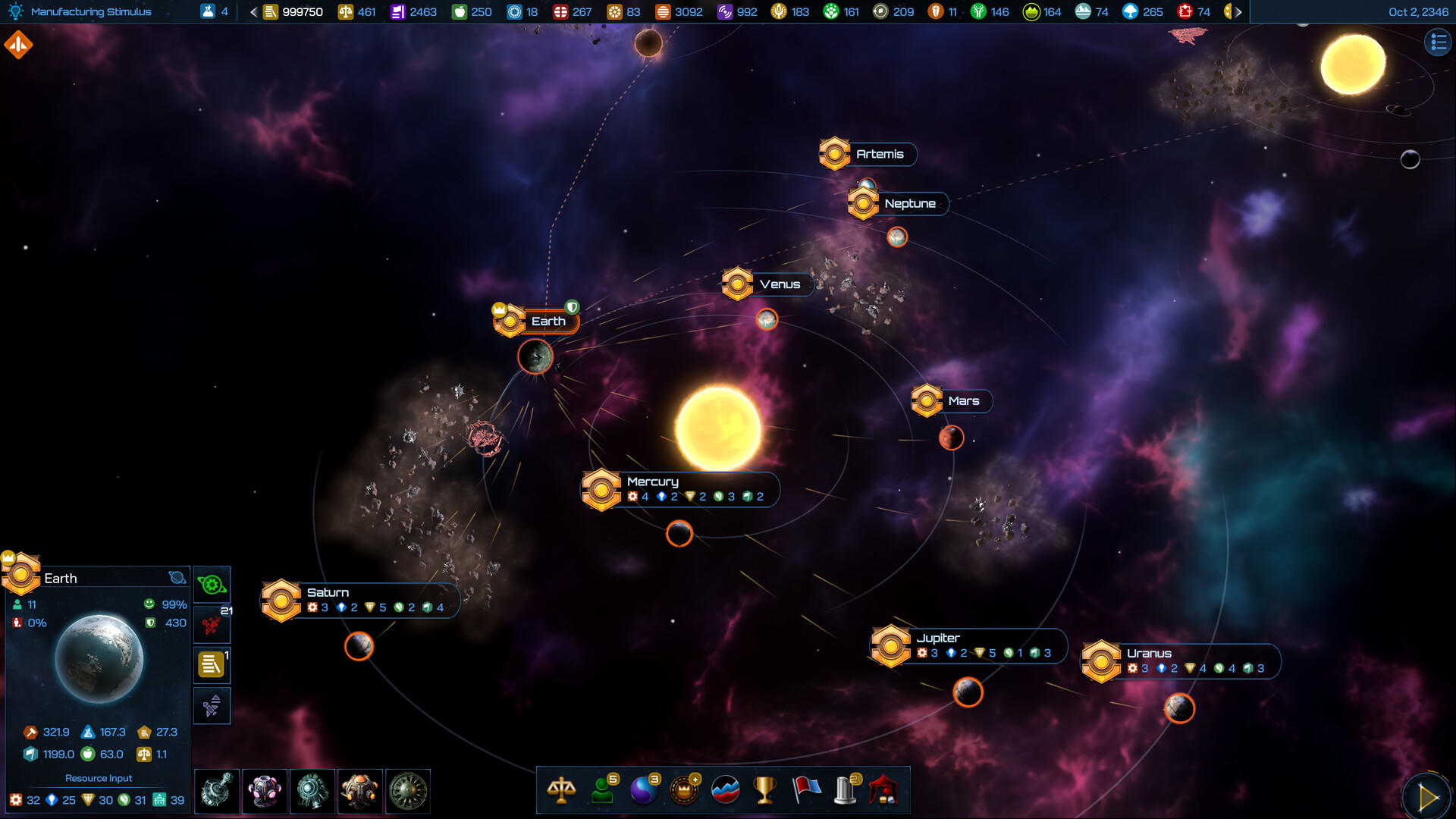Screen dimensions: 1456x819
Task: Open the list menu at top right
Action: (x=1437, y=43)
